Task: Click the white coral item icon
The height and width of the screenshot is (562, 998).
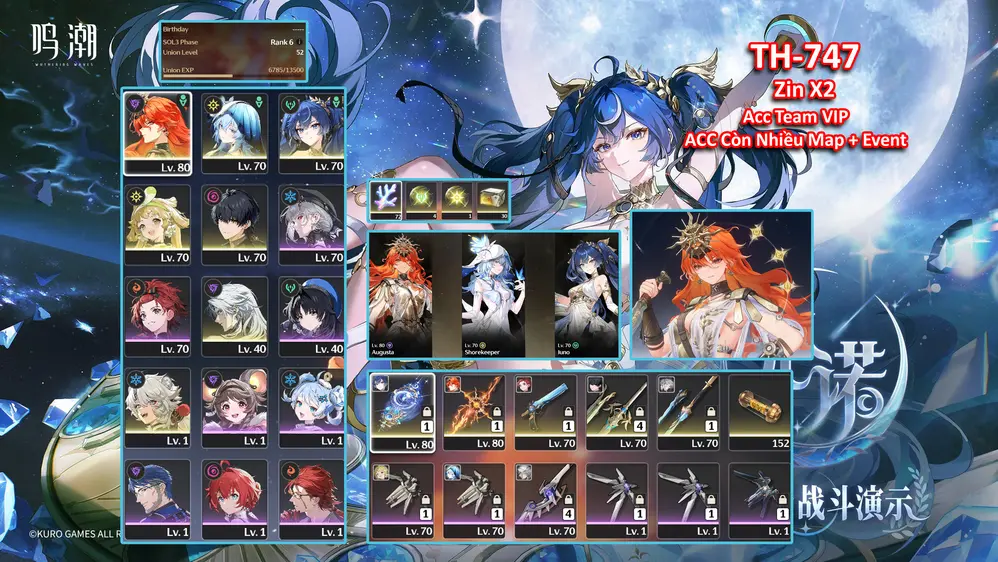Action: point(385,197)
